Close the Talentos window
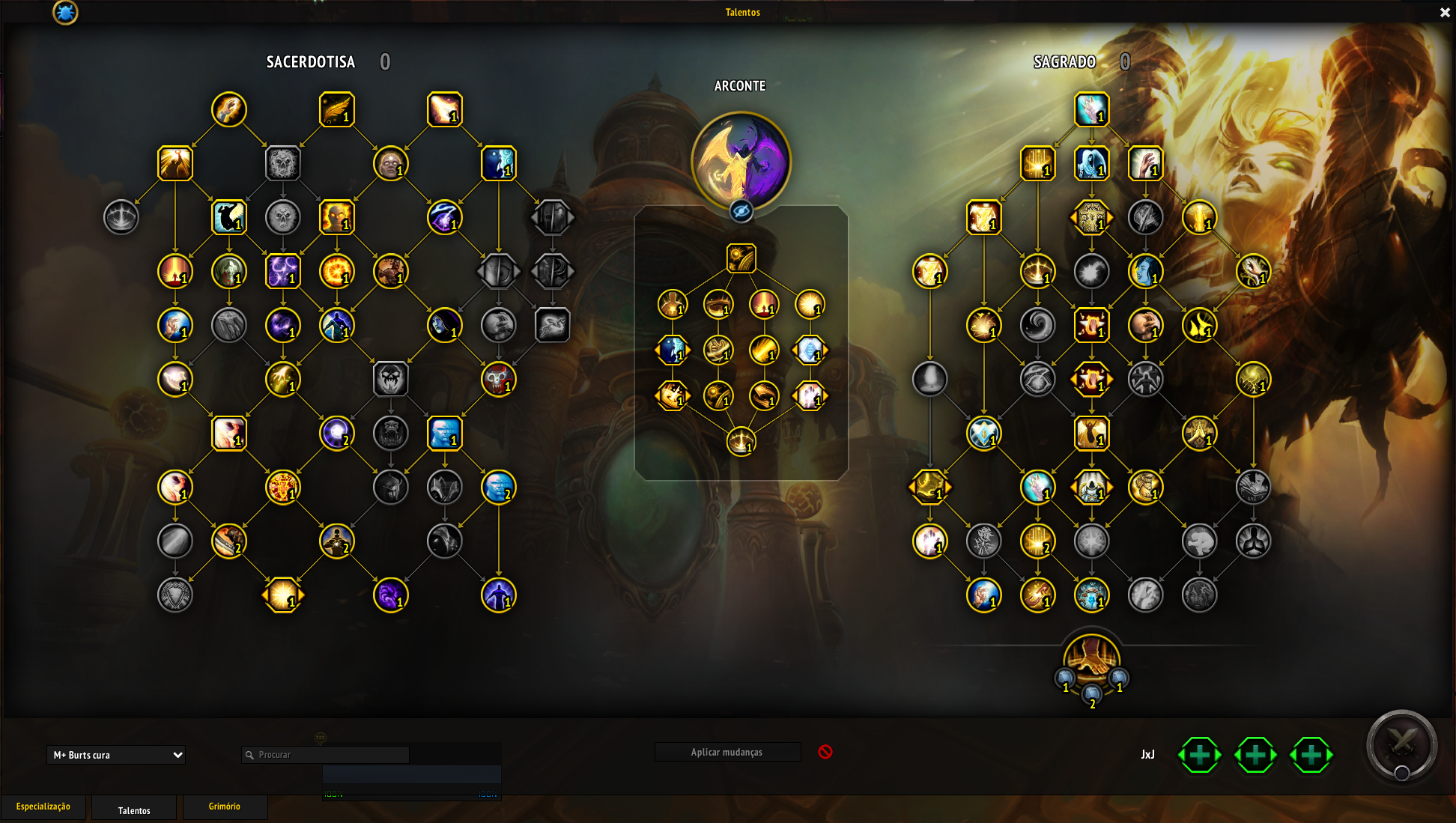The image size is (1456, 823). click(1445, 12)
